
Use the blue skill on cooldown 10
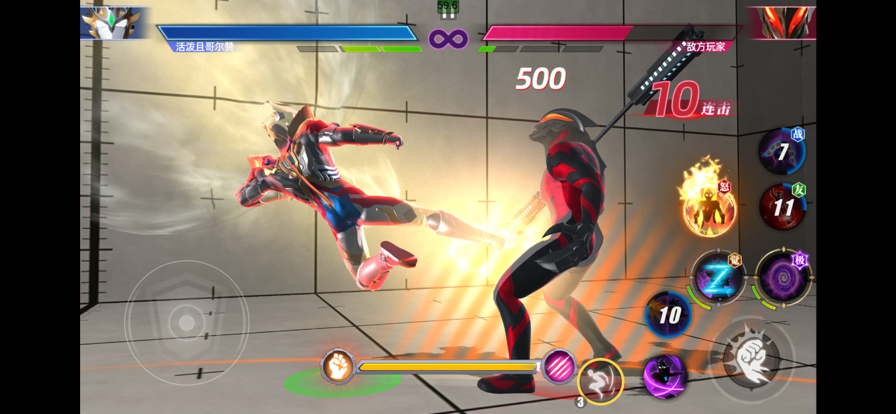click(668, 316)
